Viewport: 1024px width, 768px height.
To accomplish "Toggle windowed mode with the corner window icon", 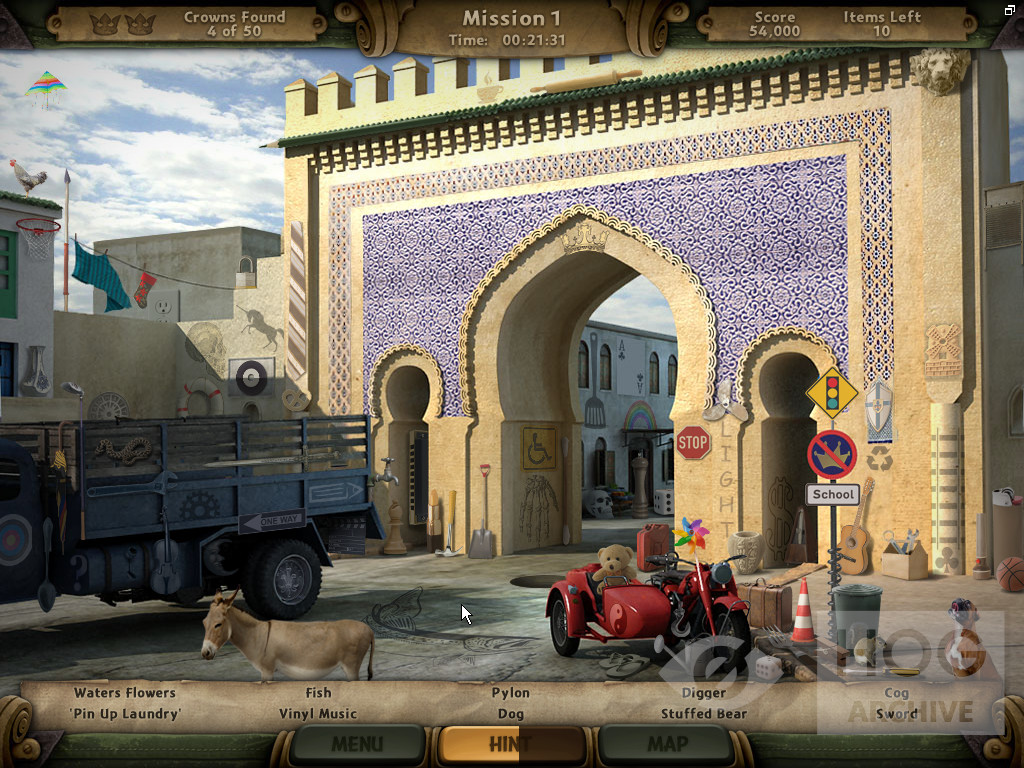I will (1011, 10).
